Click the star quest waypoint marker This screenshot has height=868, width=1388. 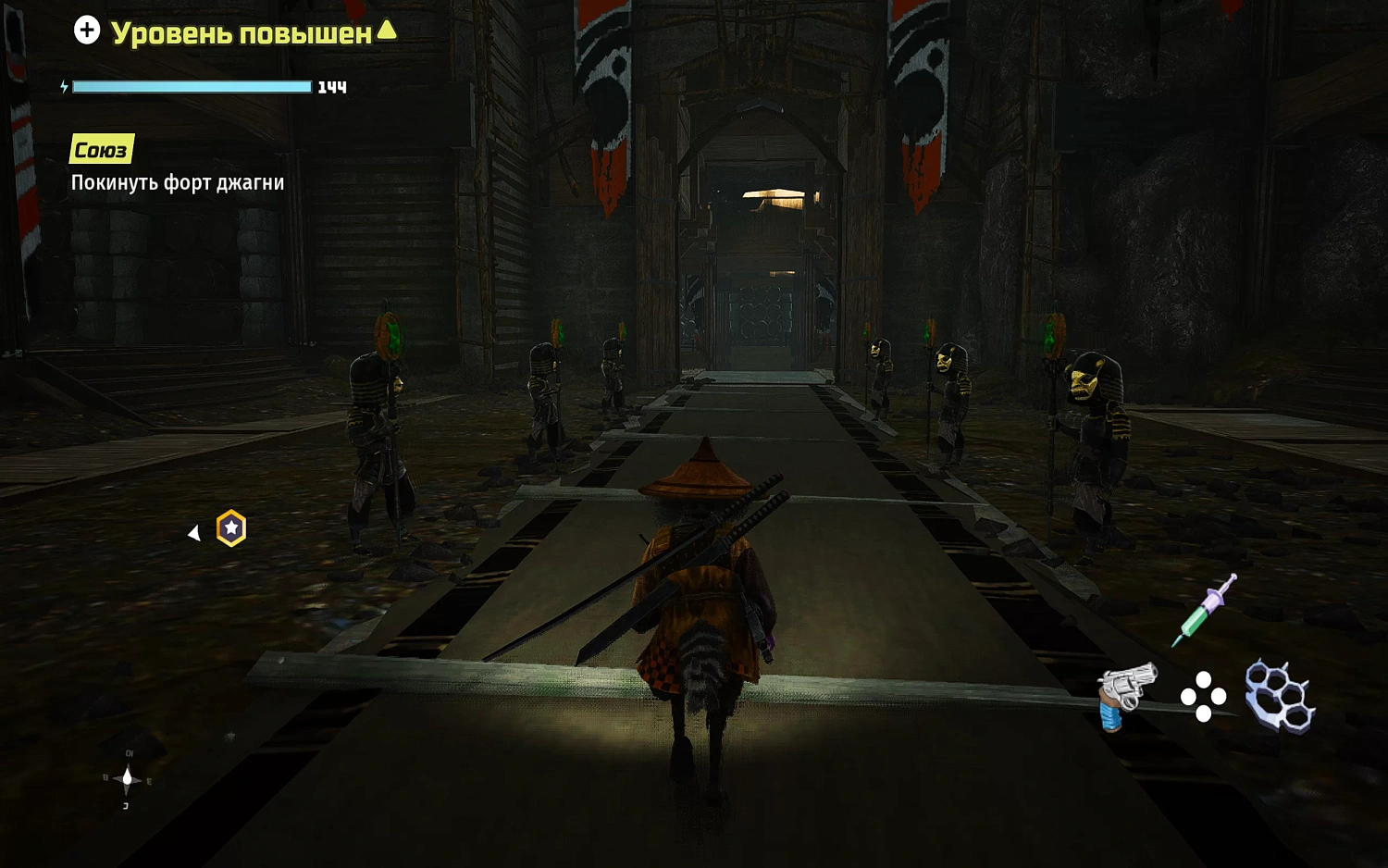click(x=231, y=528)
